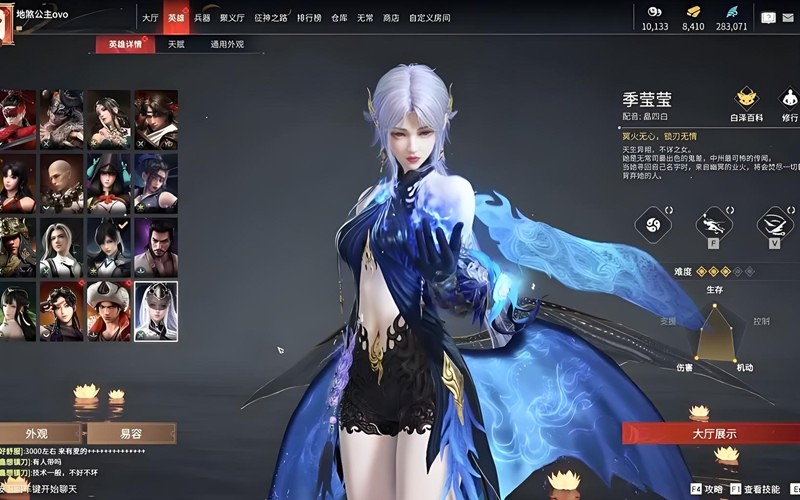Open the 自定义房间 custom room tab
The height and width of the screenshot is (500, 800).
click(429, 18)
